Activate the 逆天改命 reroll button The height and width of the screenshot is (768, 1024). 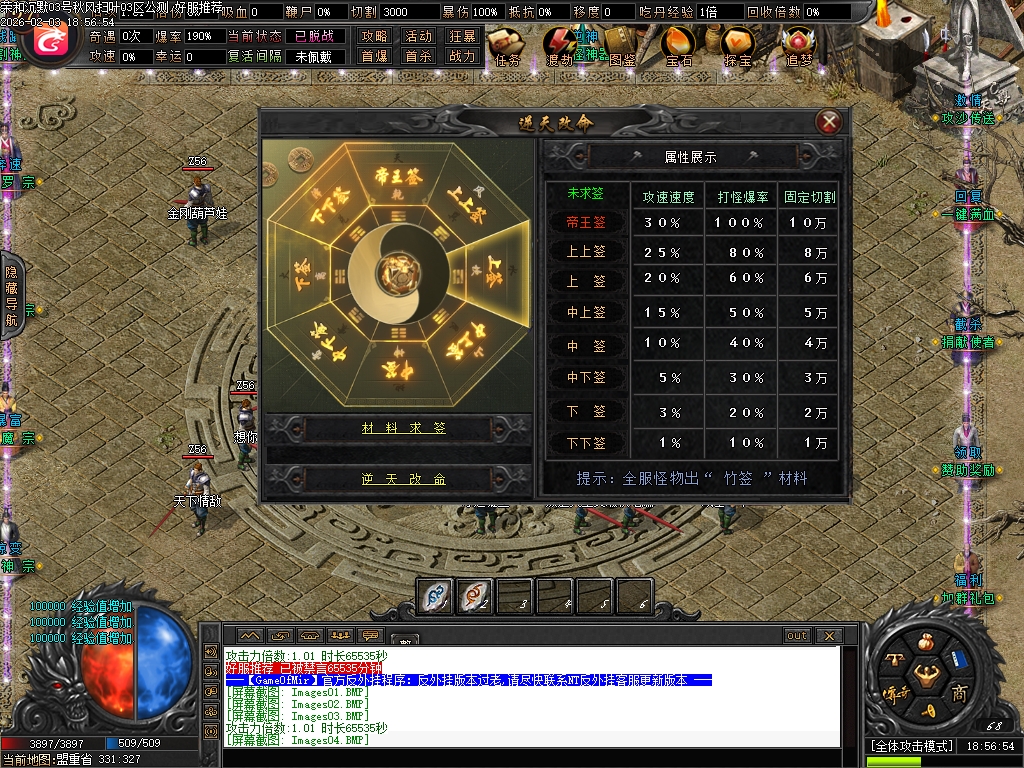coord(403,480)
